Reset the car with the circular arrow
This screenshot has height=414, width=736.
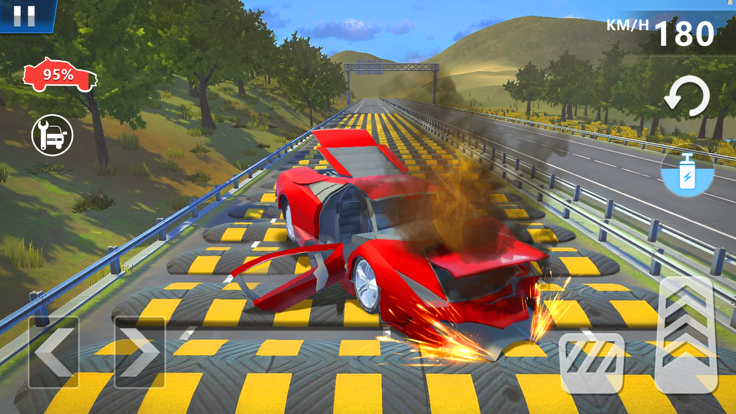pos(687,99)
